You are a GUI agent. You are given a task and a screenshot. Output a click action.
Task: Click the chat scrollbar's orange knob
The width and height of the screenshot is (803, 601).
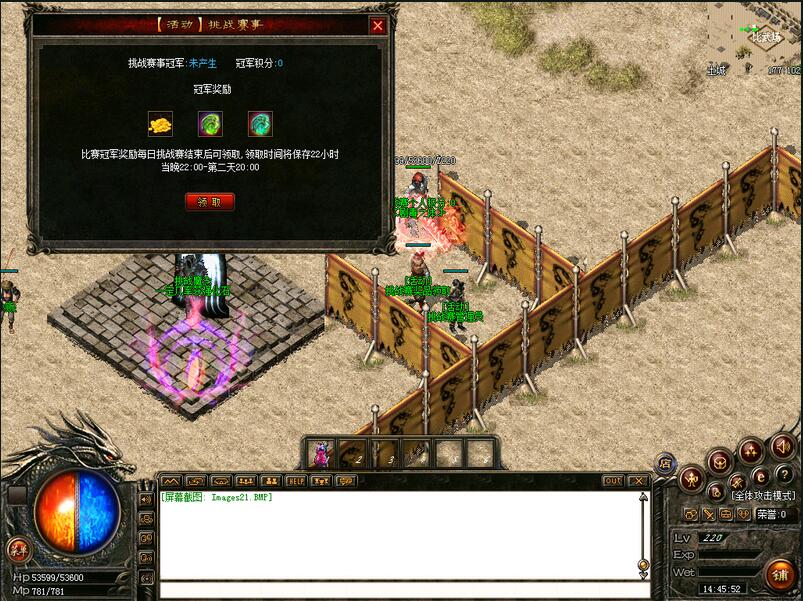pyautogui.click(x=643, y=564)
